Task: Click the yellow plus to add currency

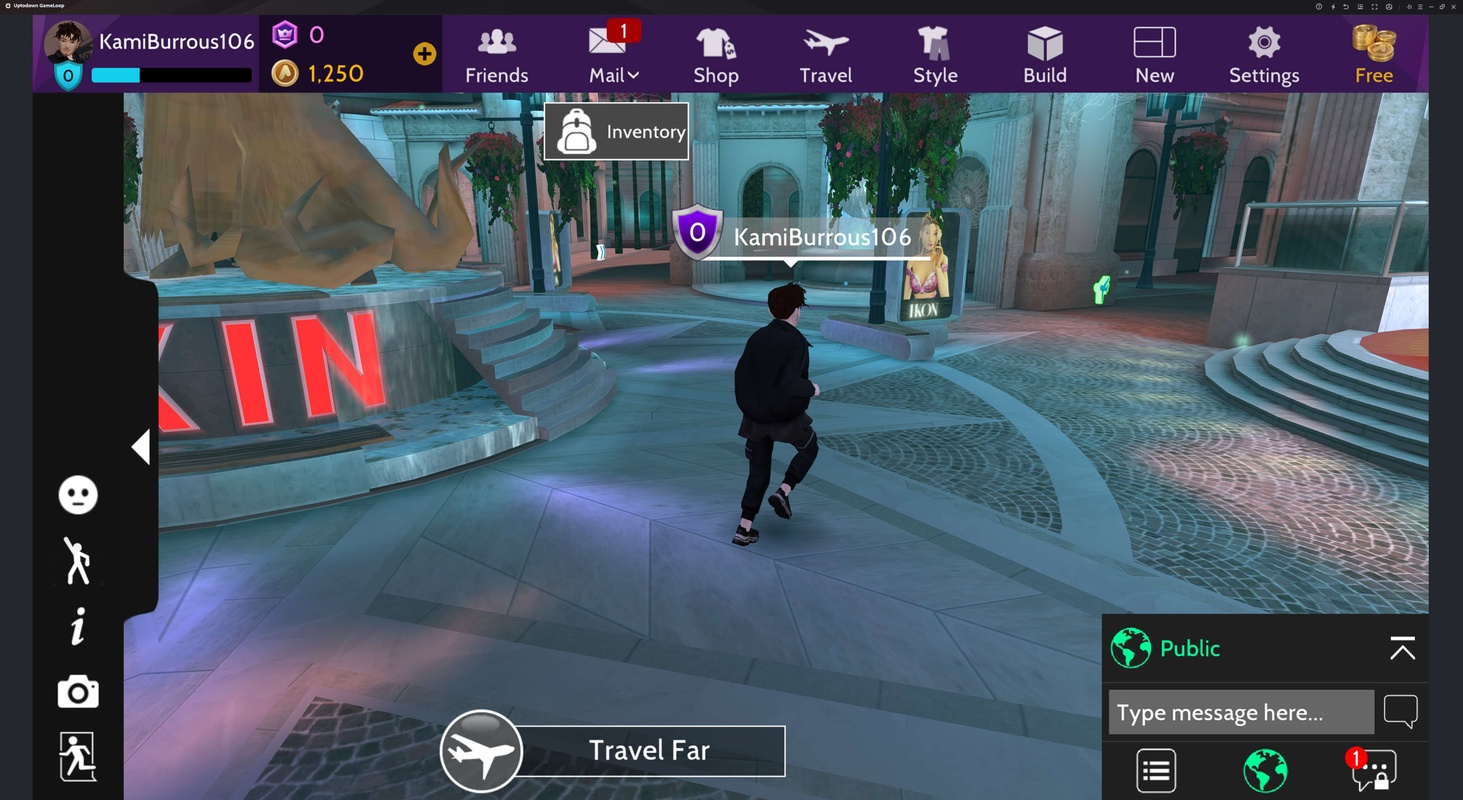Action: point(424,54)
